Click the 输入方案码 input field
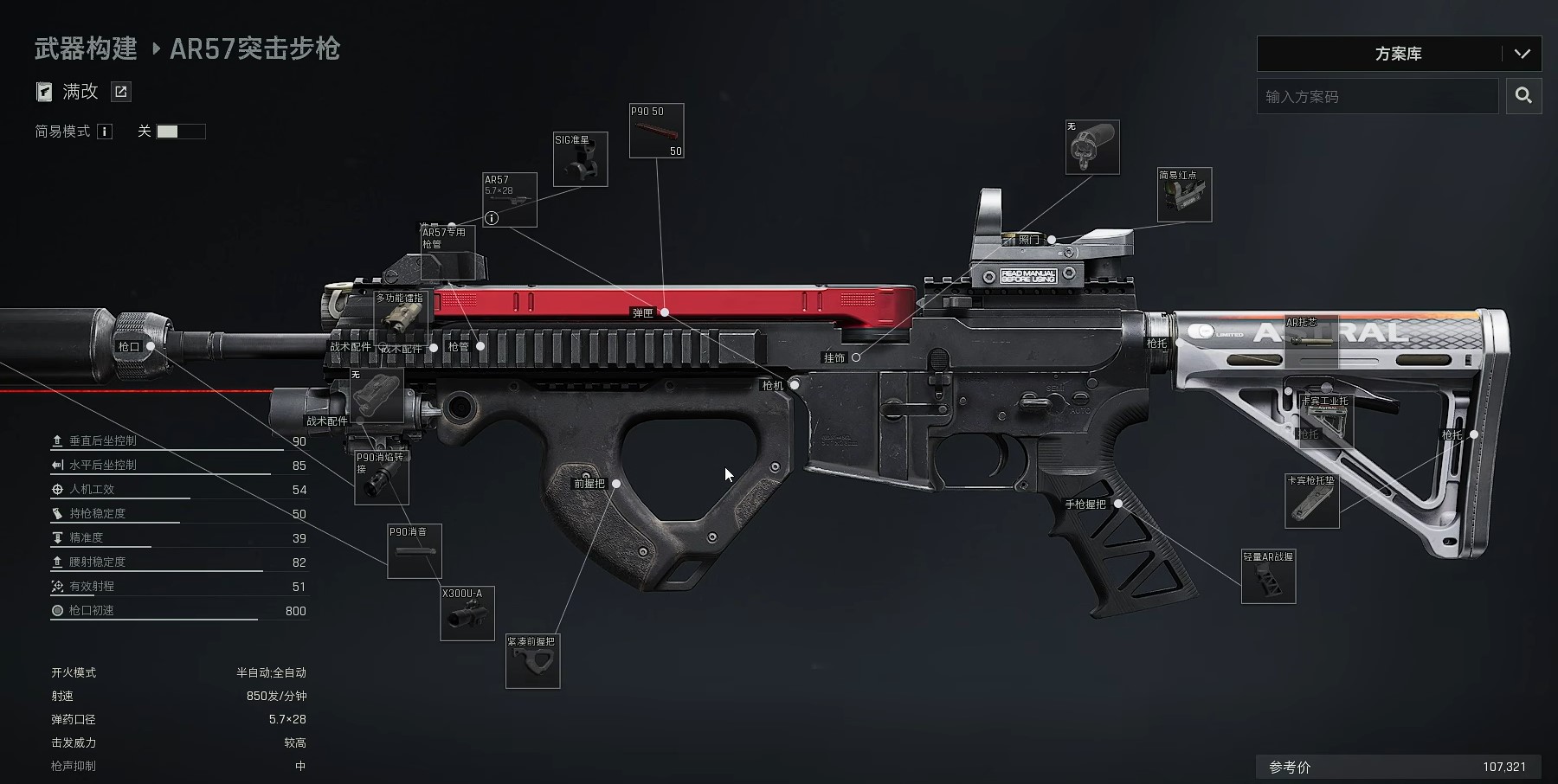Image resolution: width=1558 pixels, height=784 pixels. (1376, 96)
